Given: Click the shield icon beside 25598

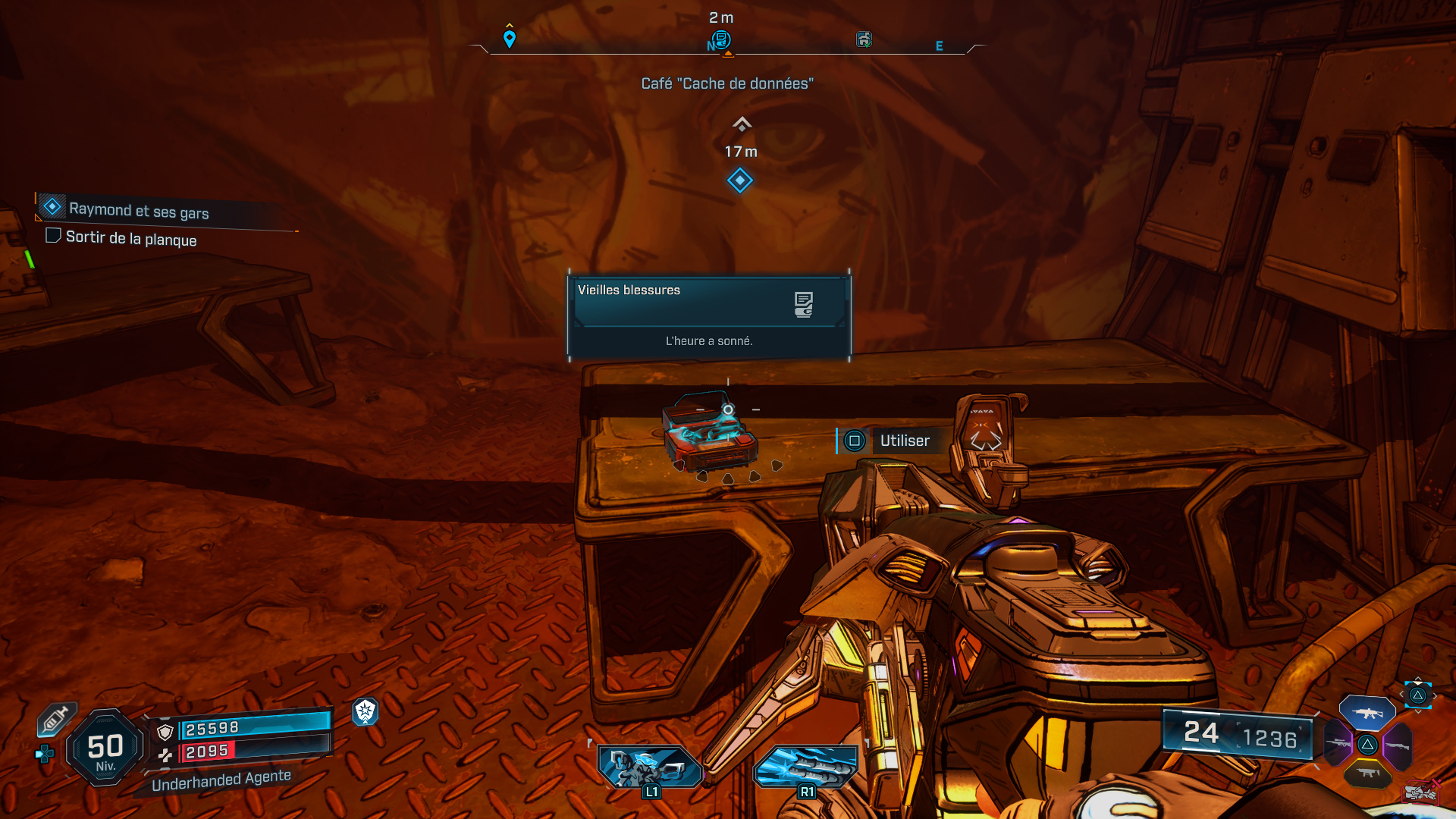Looking at the screenshot, I should click(x=165, y=732).
